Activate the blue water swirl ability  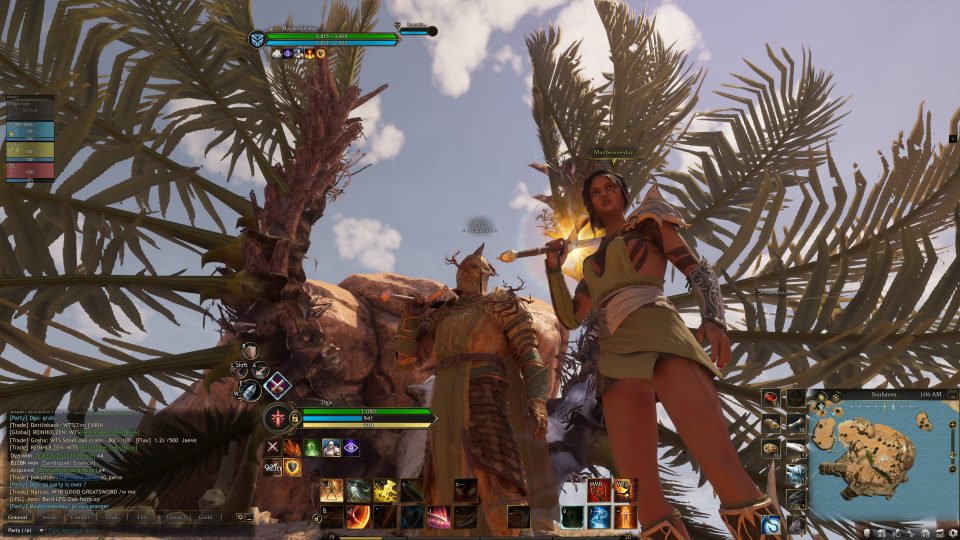point(598,517)
